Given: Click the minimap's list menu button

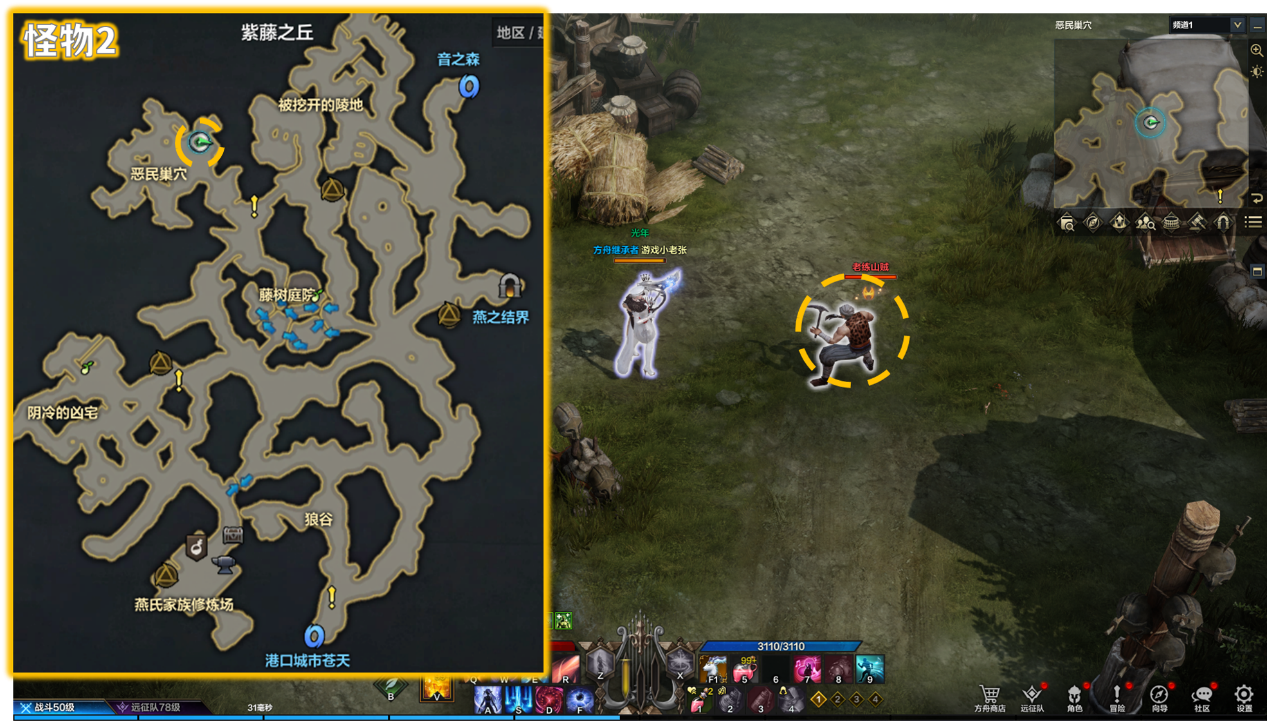Looking at the screenshot, I should point(1254,222).
